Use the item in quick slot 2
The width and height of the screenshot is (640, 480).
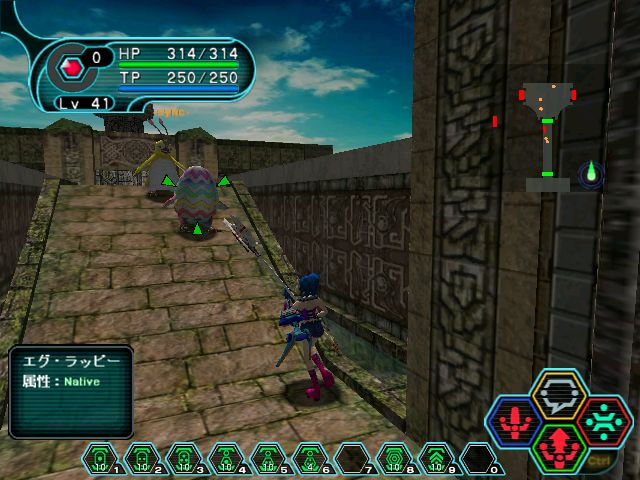142,458
